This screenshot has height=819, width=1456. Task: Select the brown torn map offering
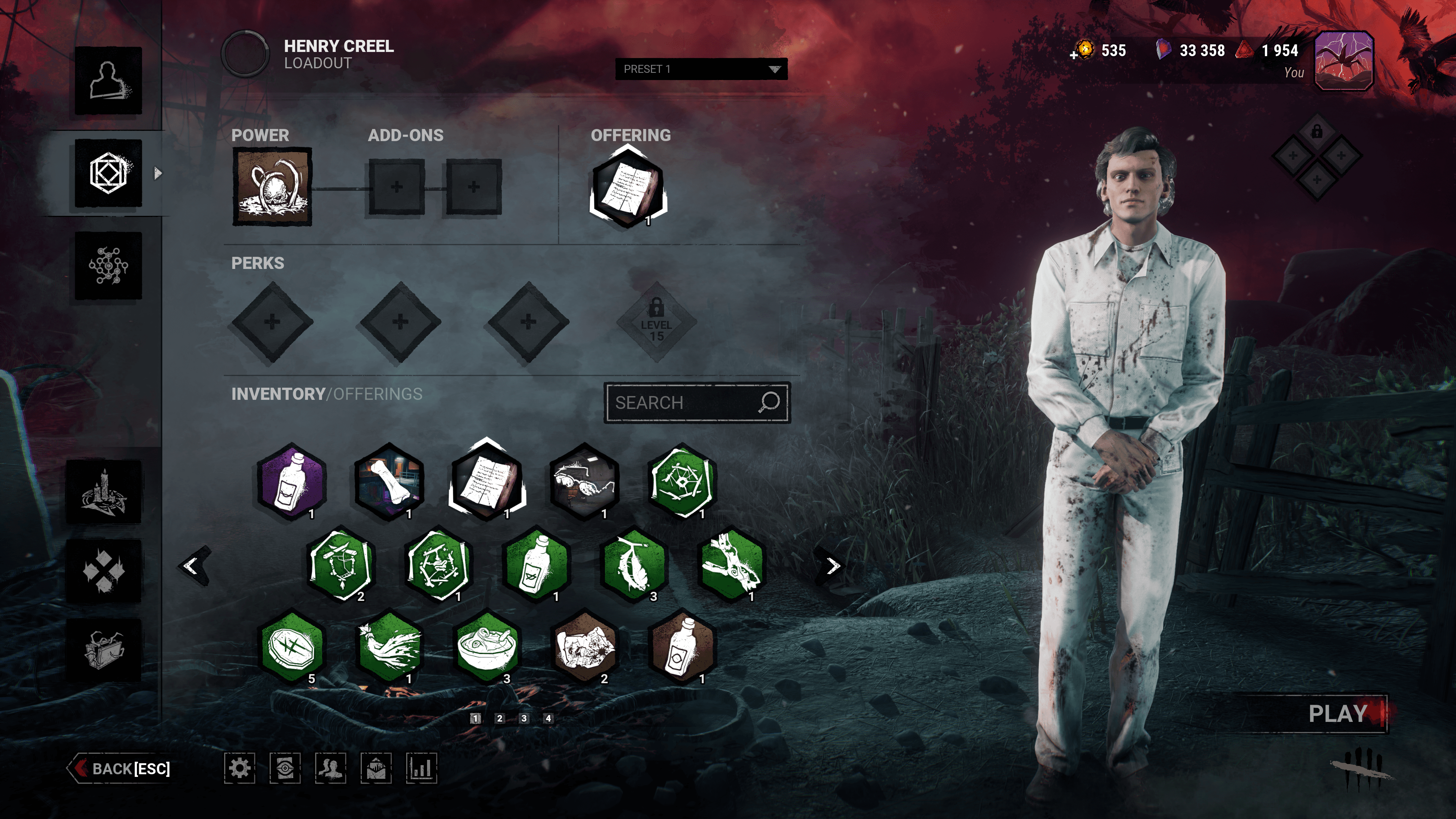point(584,647)
